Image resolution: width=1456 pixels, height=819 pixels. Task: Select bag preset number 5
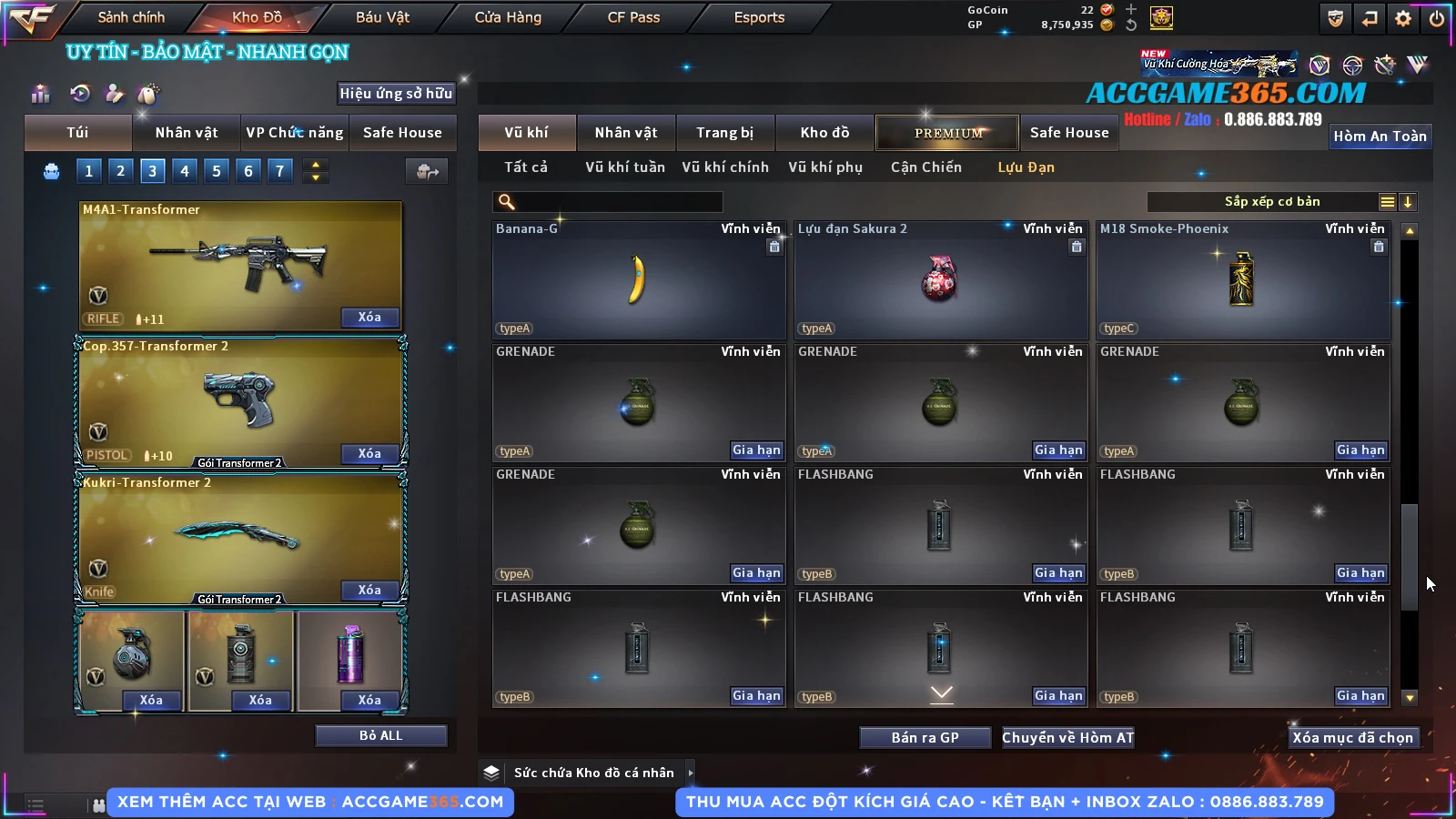(217, 170)
